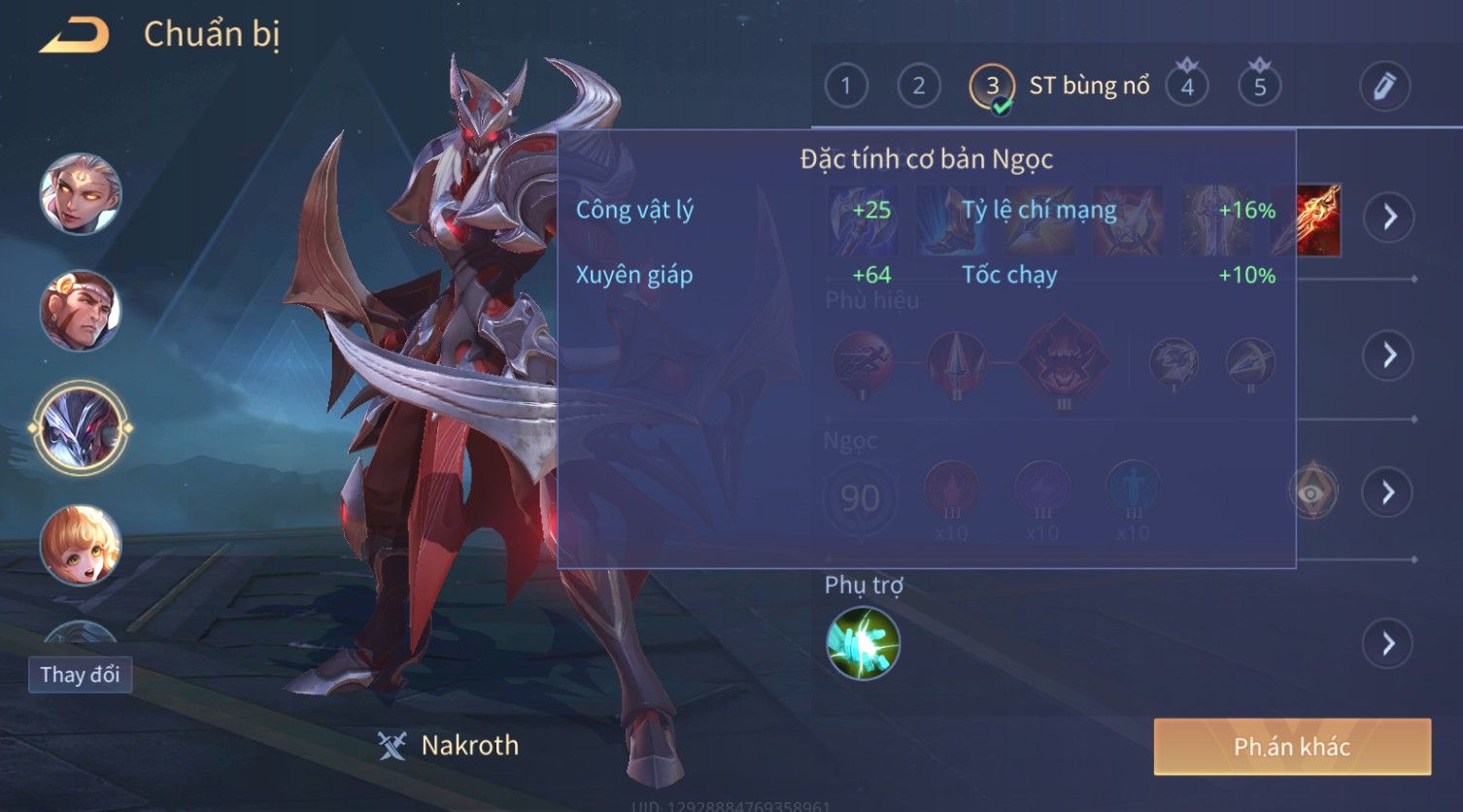Screen dimensions: 1463x812
Task: Select build preset 2
Action: click(918, 86)
